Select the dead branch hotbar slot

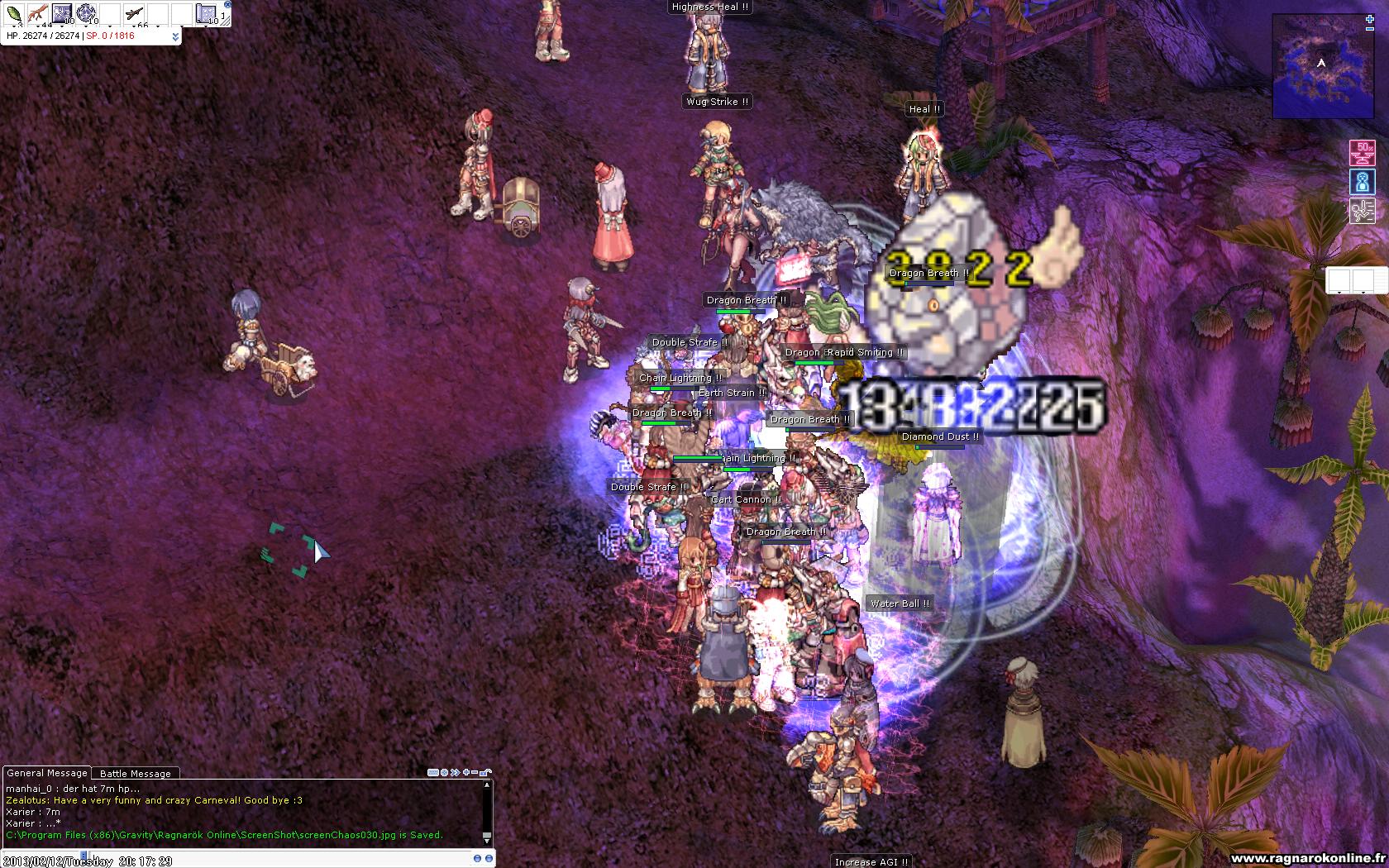tap(37, 13)
